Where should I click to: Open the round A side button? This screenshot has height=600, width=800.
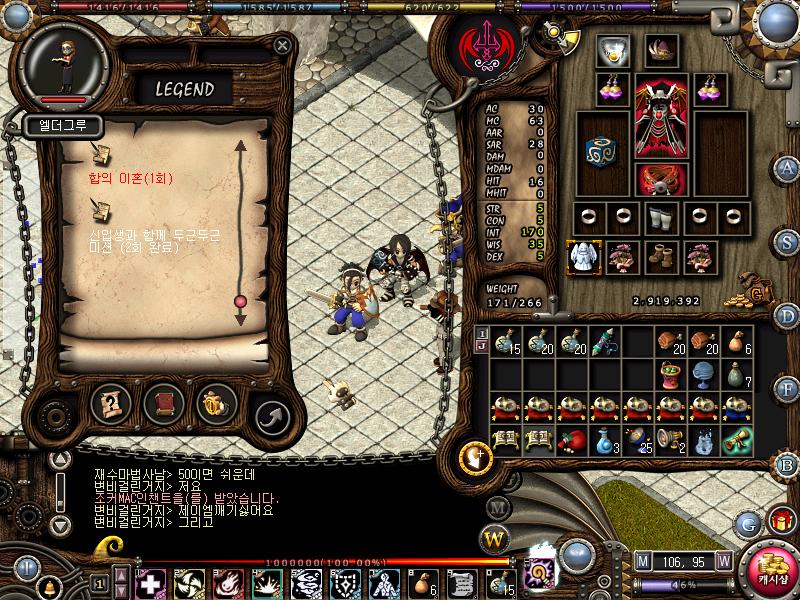(788, 166)
